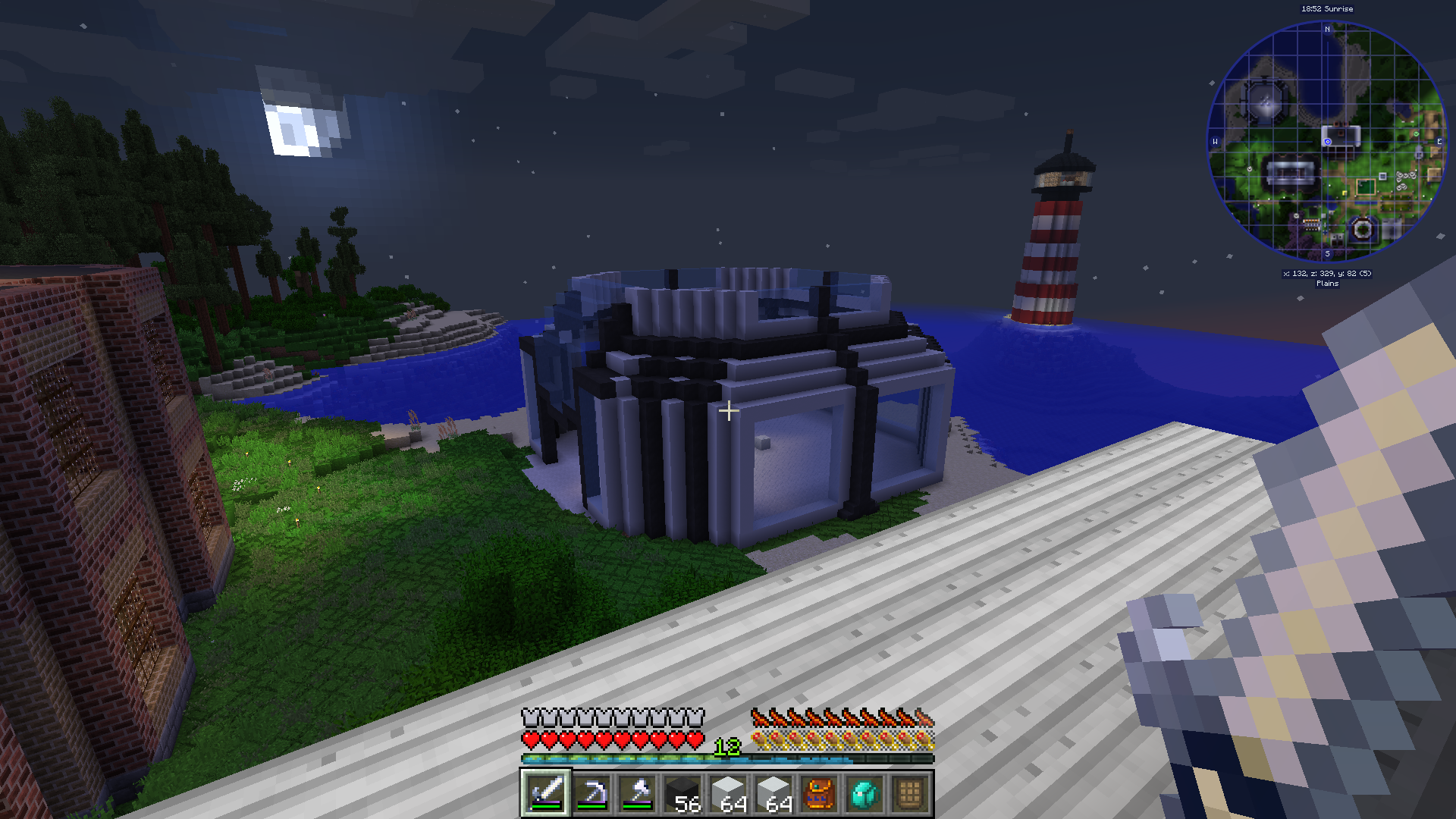Select the sword in the hotbar
1456x819 pixels.
(545, 793)
